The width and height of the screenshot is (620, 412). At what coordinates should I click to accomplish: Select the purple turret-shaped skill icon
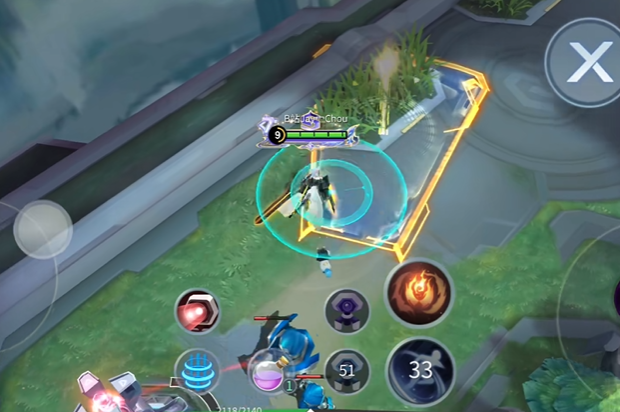pos(347,311)
